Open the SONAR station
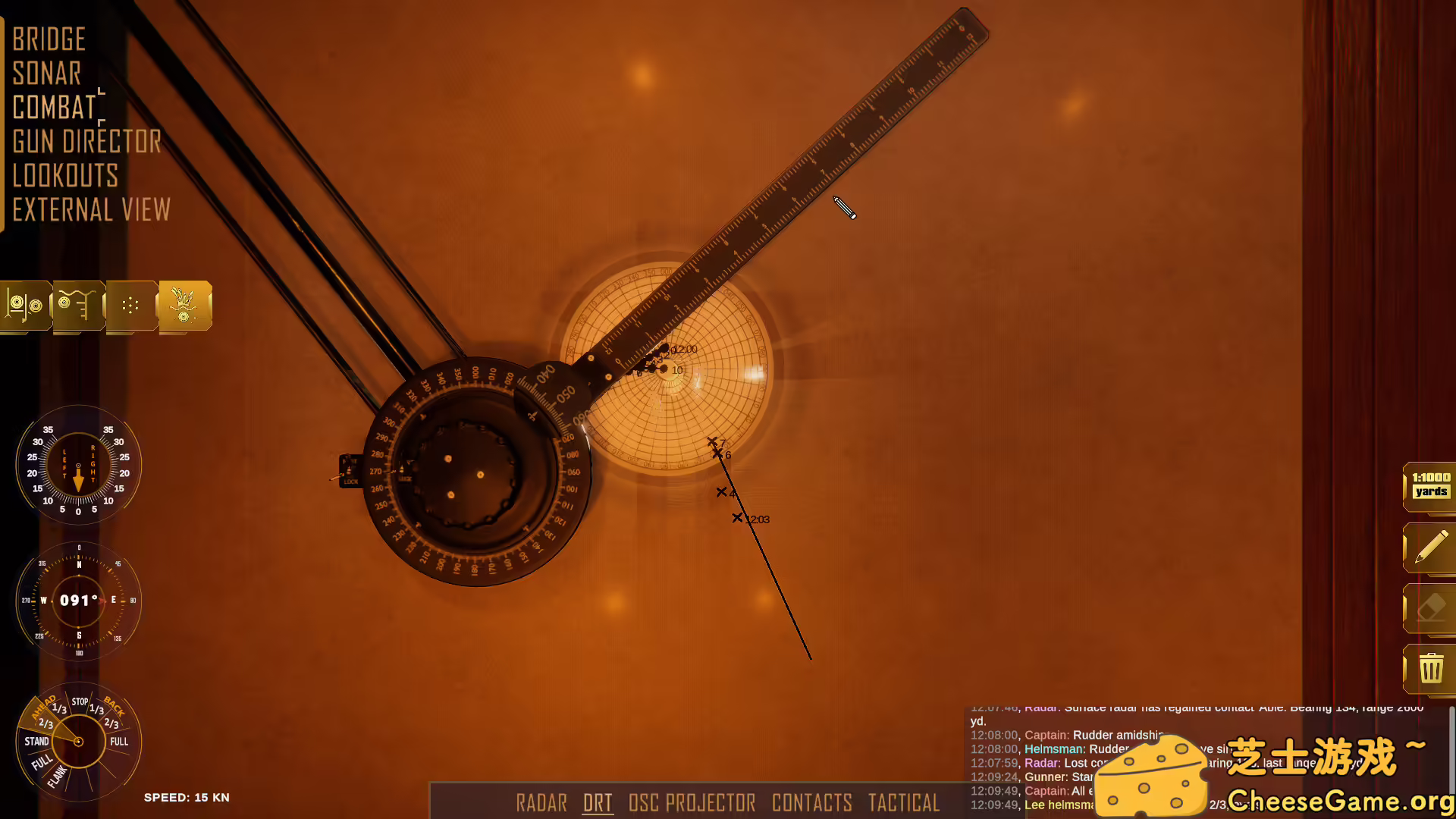The image size is (1456, 819). tap(47, 73)
